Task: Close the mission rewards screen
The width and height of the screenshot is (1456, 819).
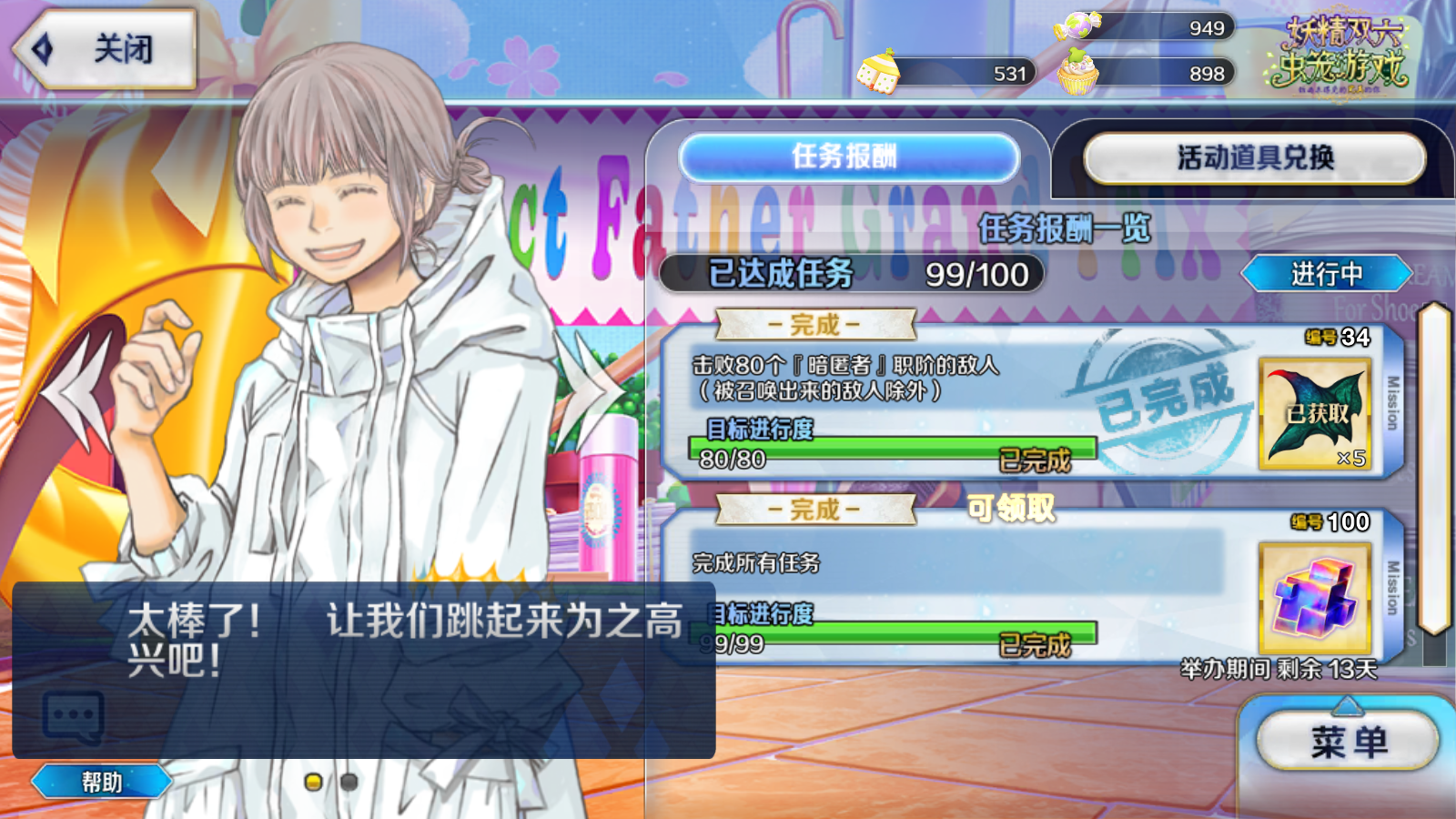Action: pyautogui.click(x=105, y=49)
